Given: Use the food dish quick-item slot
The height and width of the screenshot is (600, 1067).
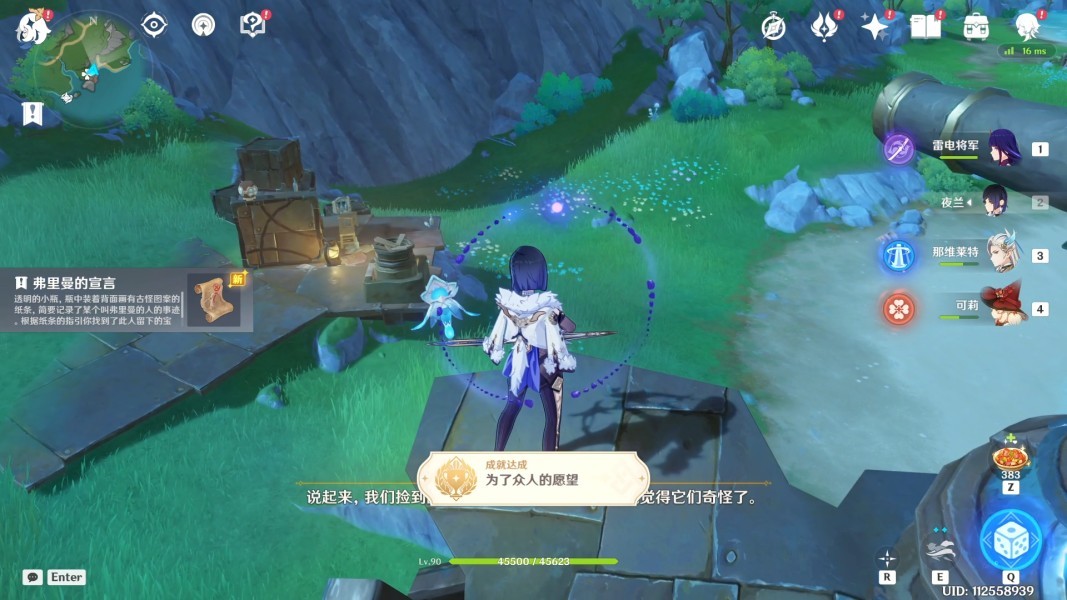Looking at the screenshot, I should [1010, 459].
